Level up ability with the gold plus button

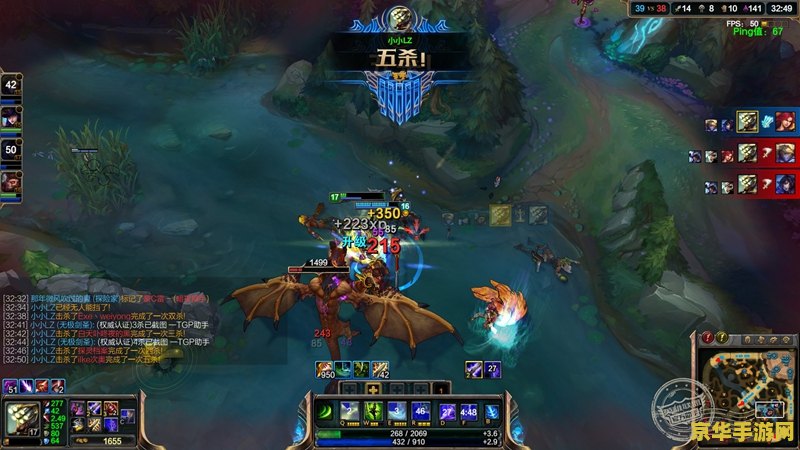tap(373, 388)
